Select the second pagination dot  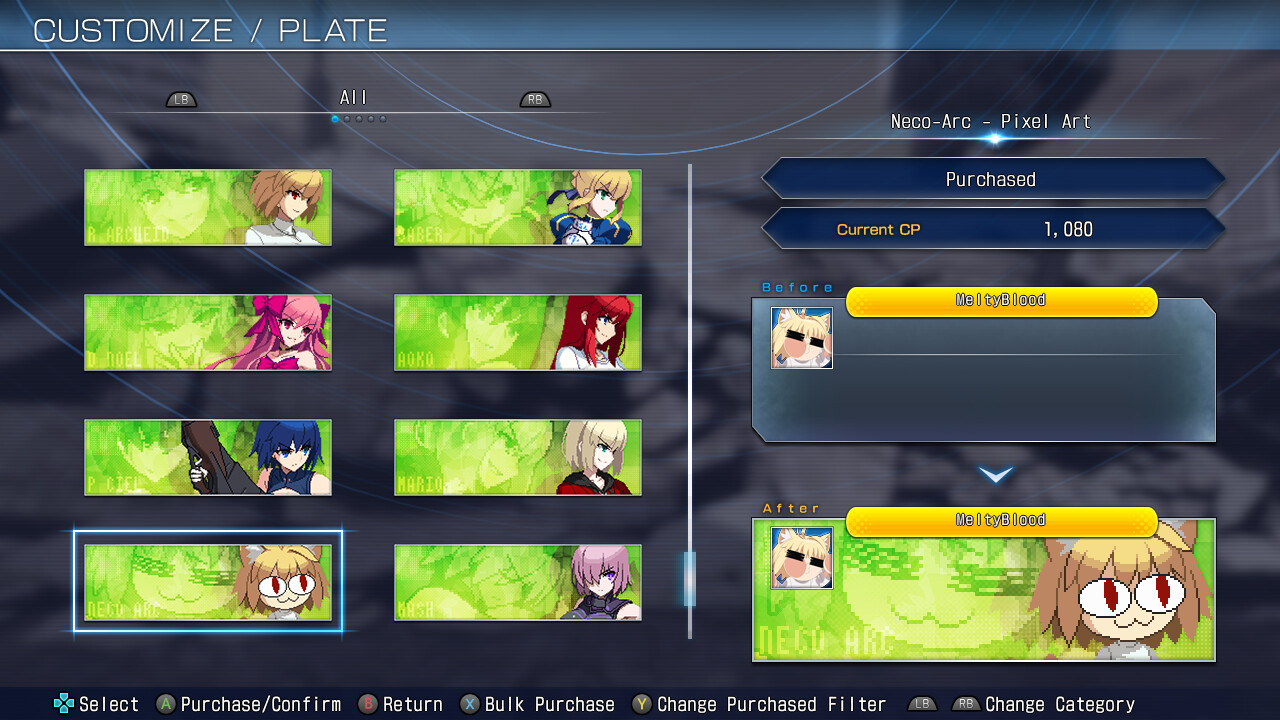click(x=346, y=118)
